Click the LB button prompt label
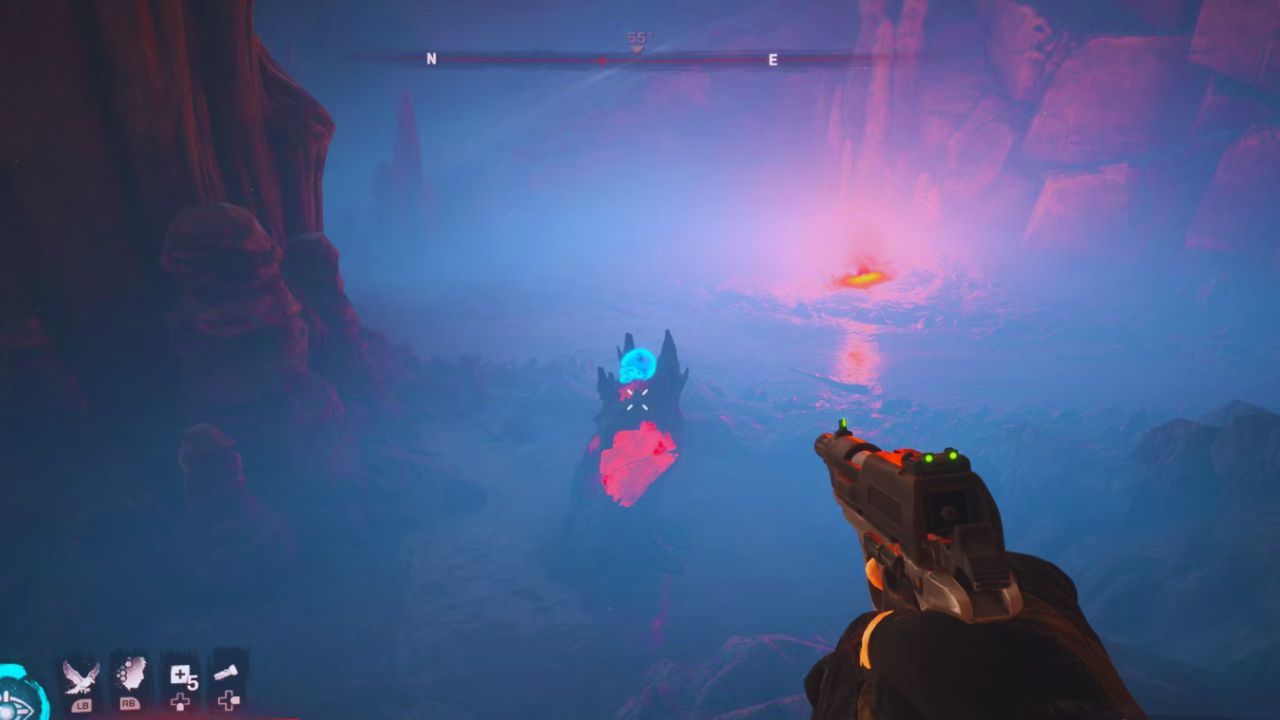 [83, 705]
